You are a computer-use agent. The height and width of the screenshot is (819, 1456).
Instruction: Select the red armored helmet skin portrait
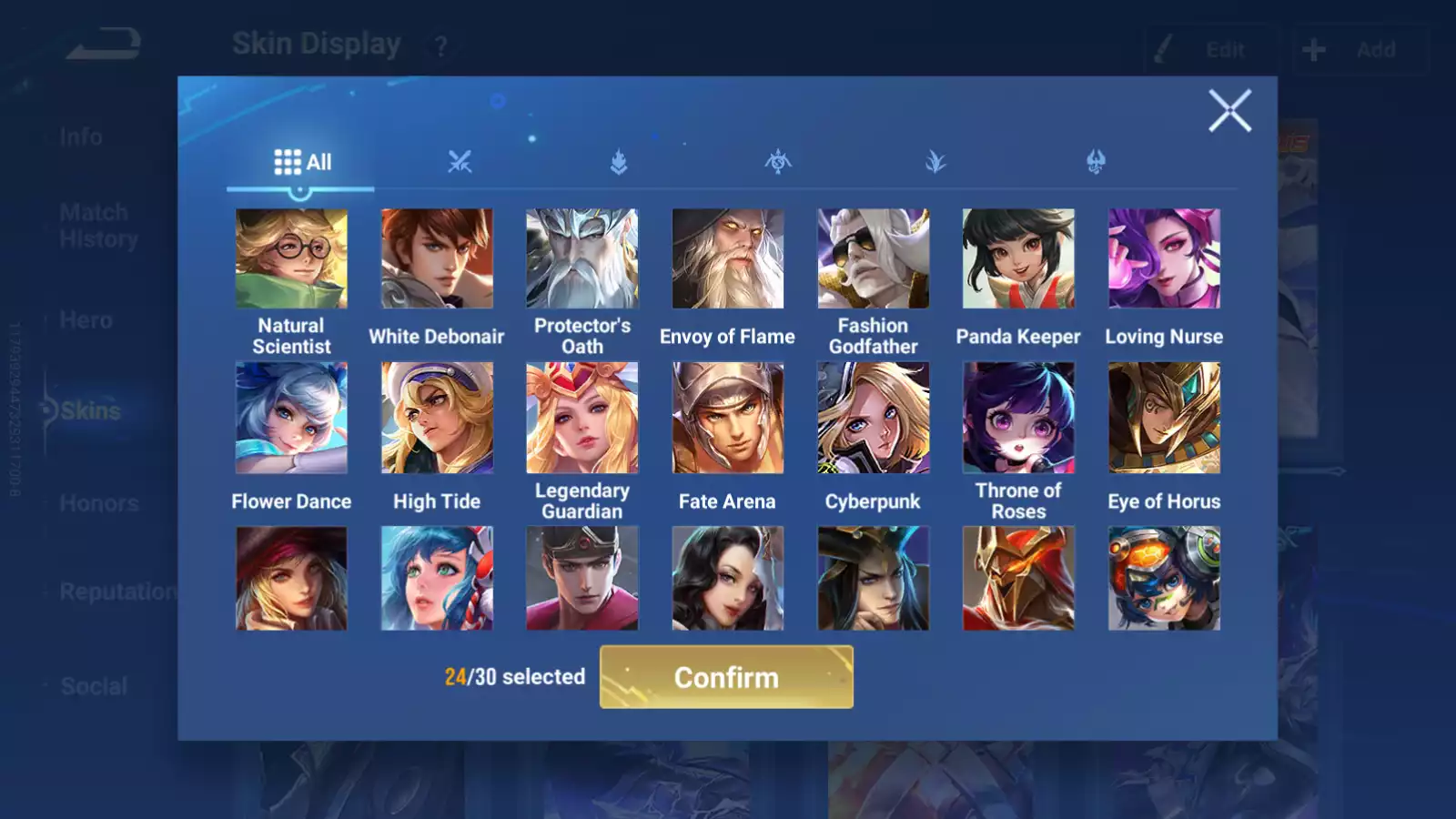click(1018, 579)
